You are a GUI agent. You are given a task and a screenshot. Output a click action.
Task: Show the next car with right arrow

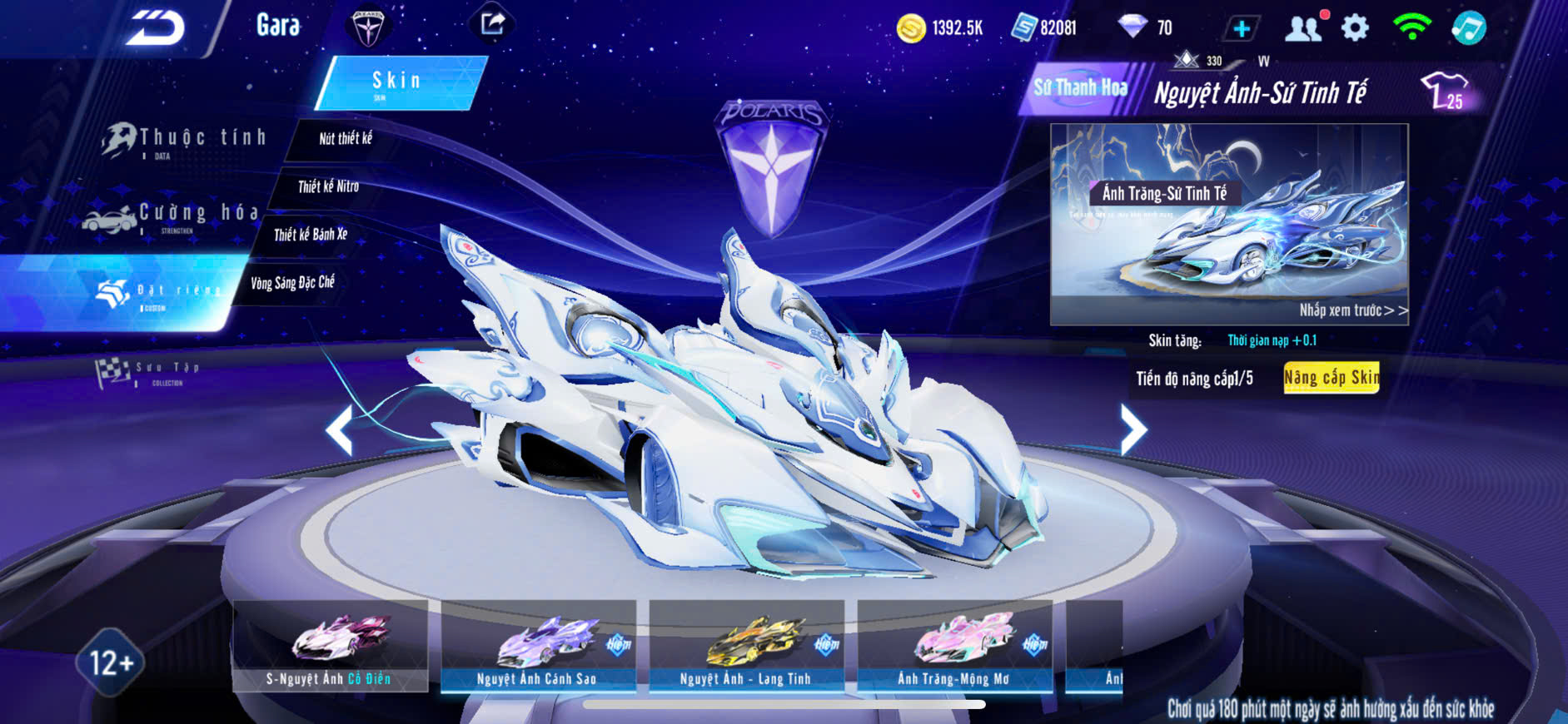pos(1132,429)
